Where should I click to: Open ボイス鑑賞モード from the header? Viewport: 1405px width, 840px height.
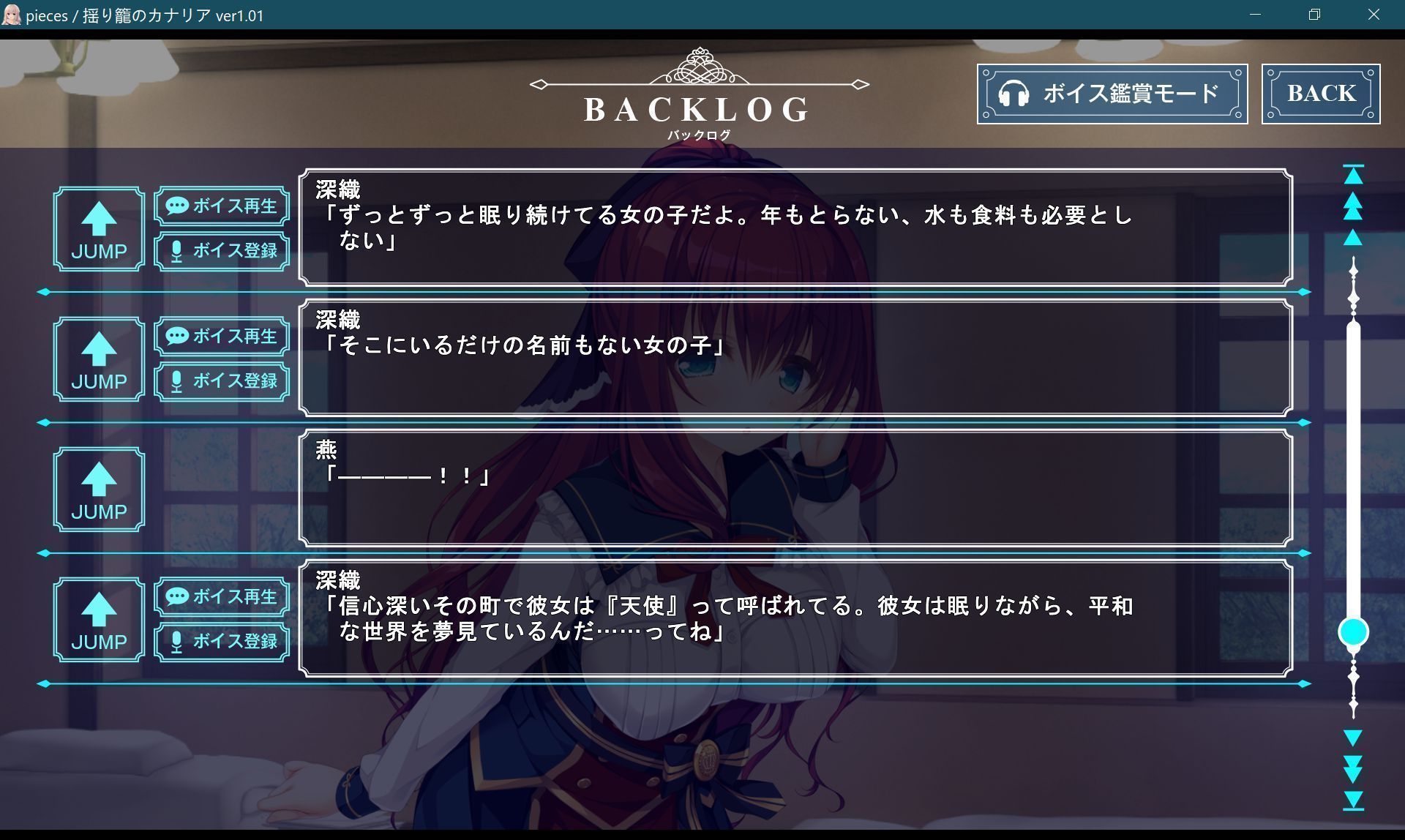coord(1112,94)
